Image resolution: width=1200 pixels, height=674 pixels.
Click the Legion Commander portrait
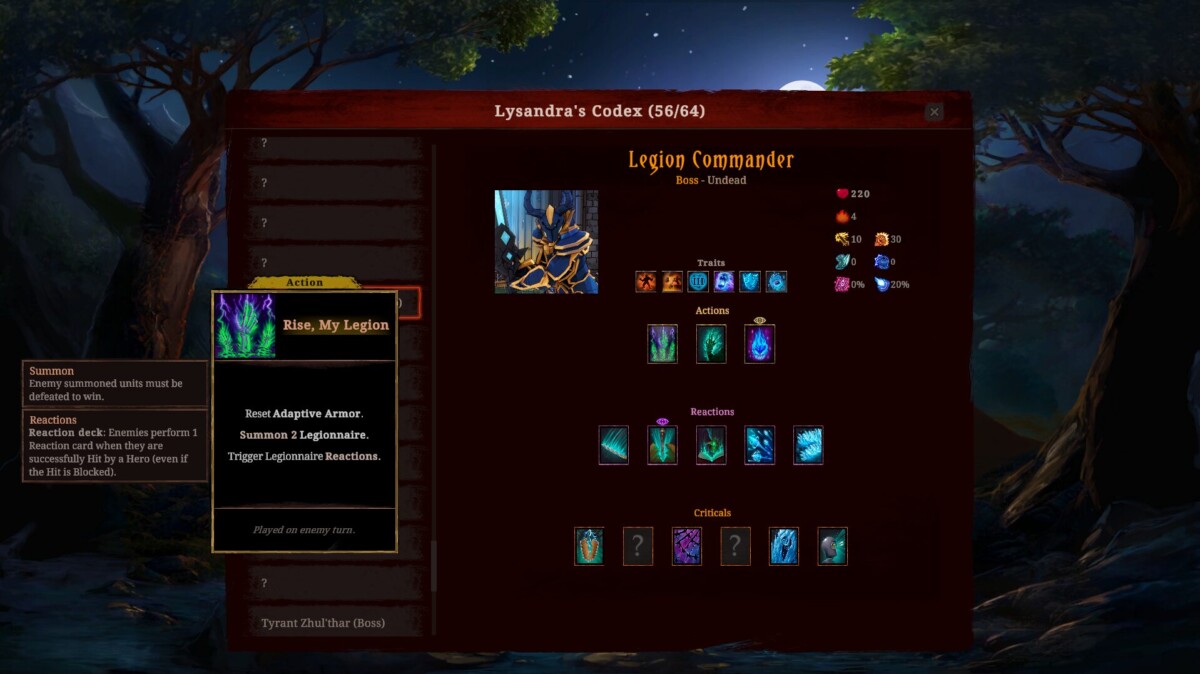tap(546, 242)
